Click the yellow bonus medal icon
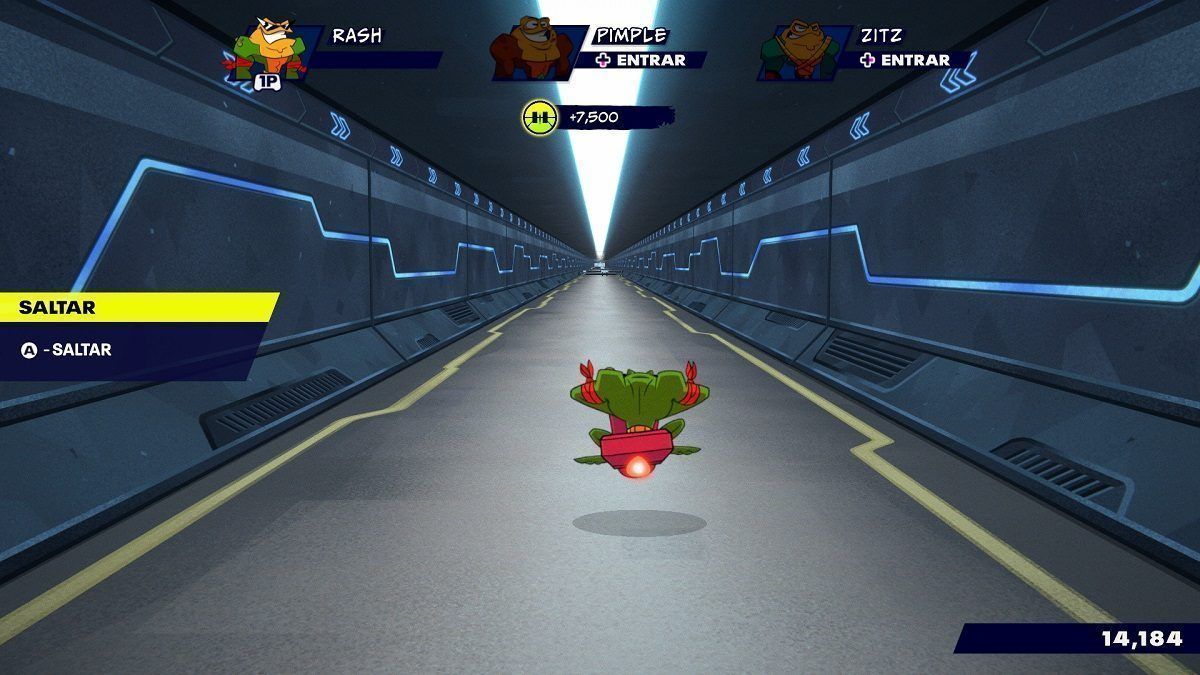1200x675 pixels. pyautogui.click(x=538, y=118)
